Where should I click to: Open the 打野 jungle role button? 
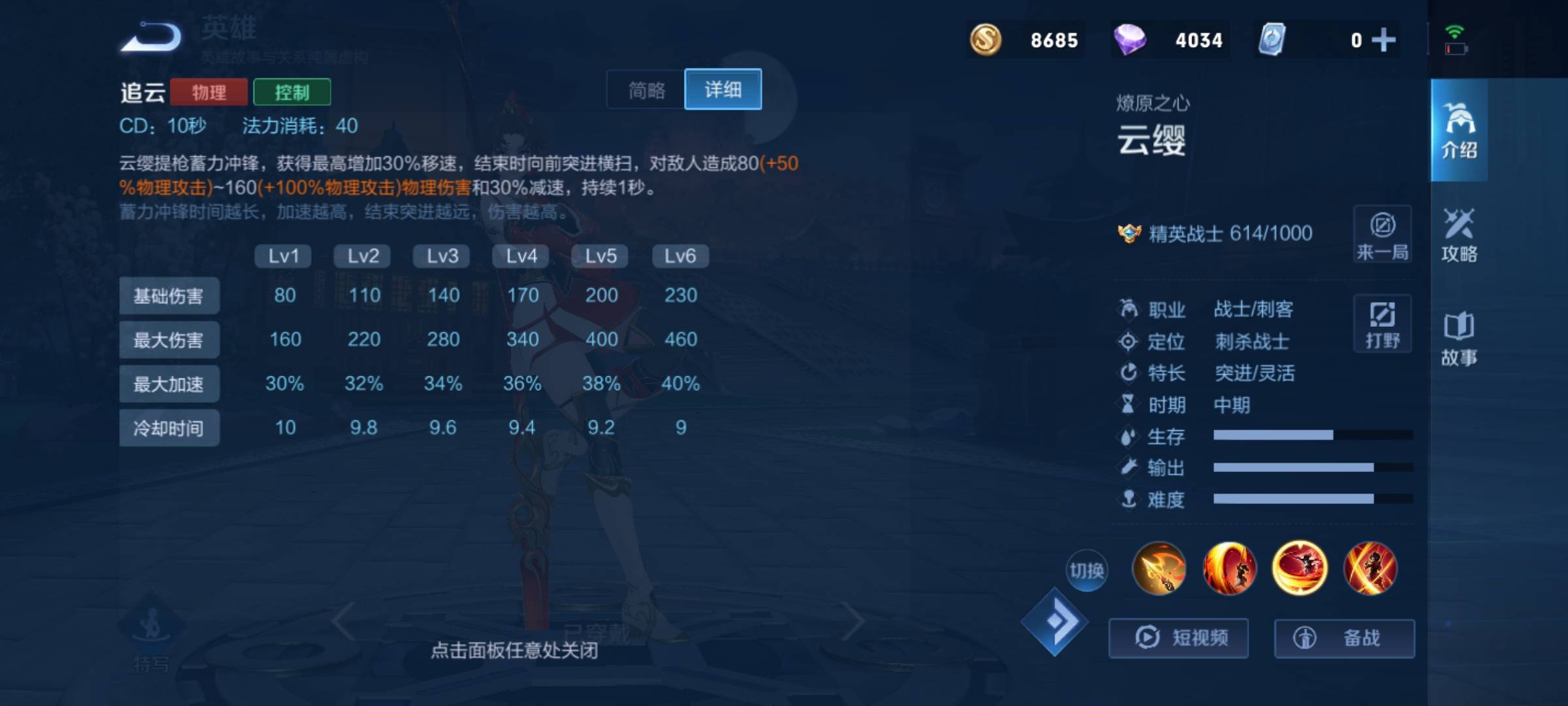pyautogui.click(x=1382, y=324)
